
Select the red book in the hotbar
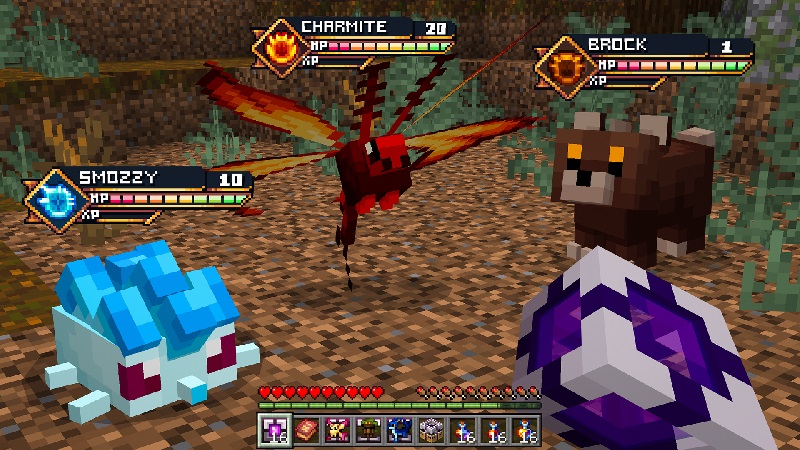pos(305,429)
